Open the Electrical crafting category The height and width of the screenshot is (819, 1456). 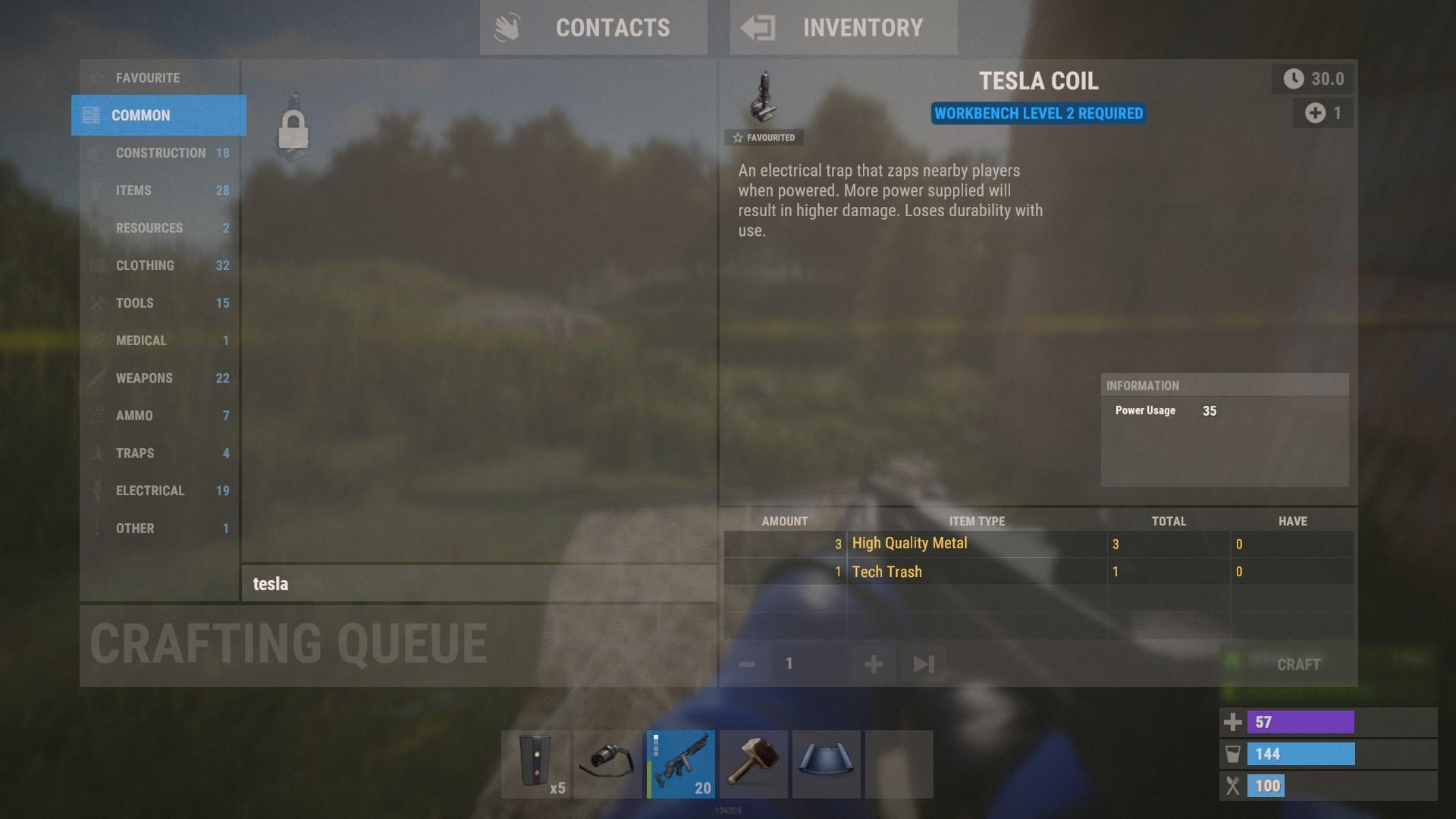[149, 490]
